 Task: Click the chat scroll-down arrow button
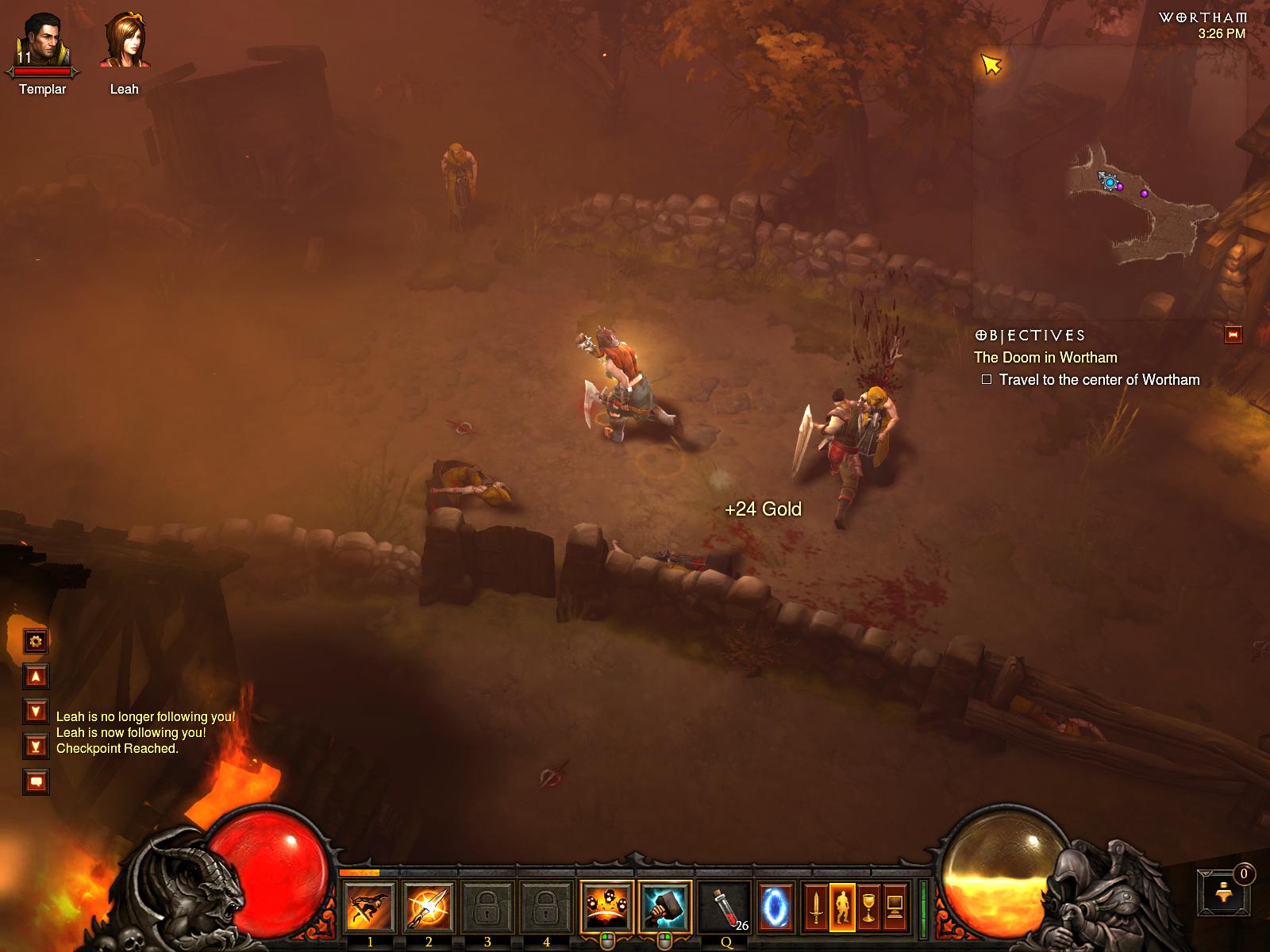(36, 711)
